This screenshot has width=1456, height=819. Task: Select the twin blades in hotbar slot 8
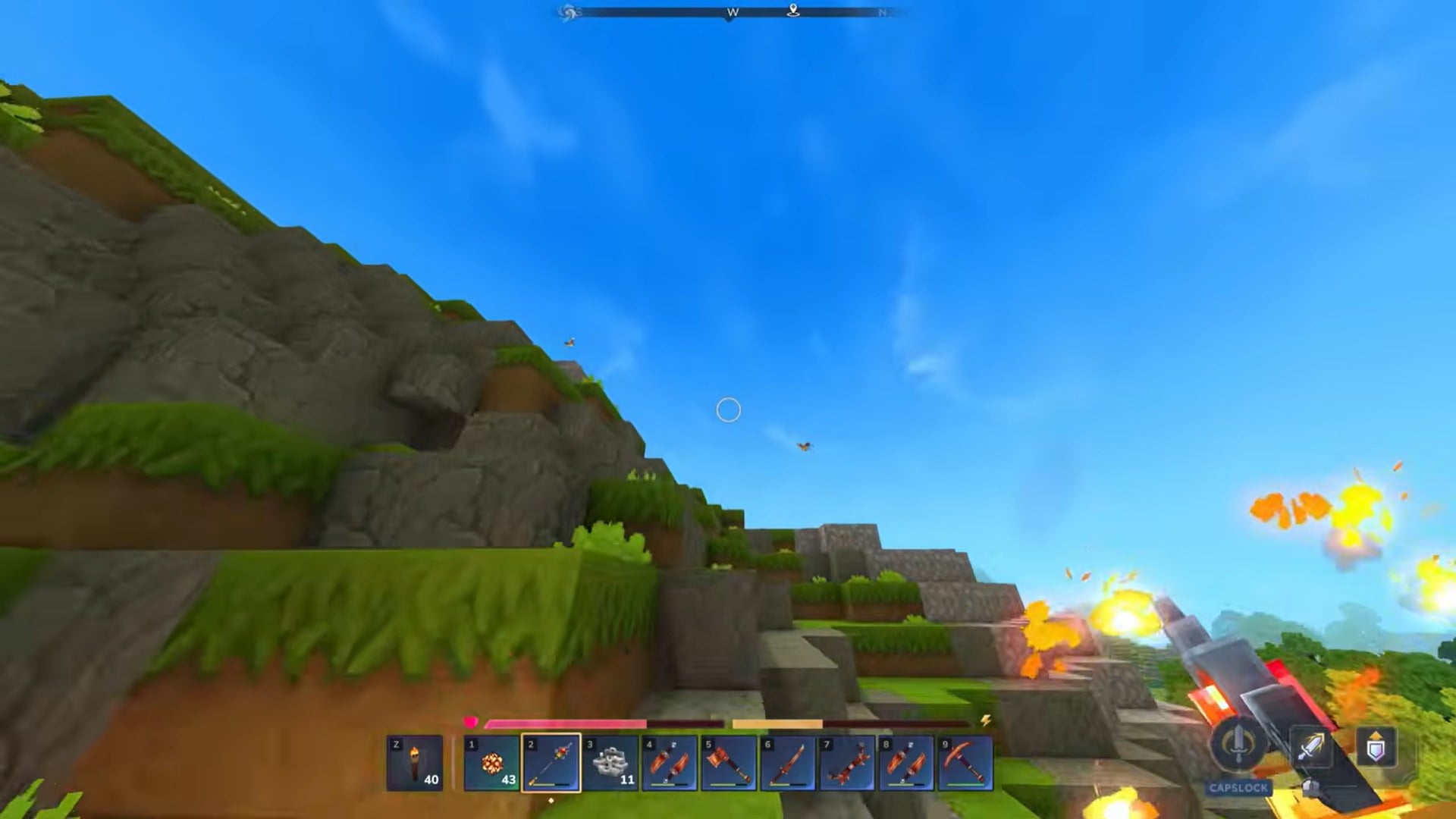(906, 762)
